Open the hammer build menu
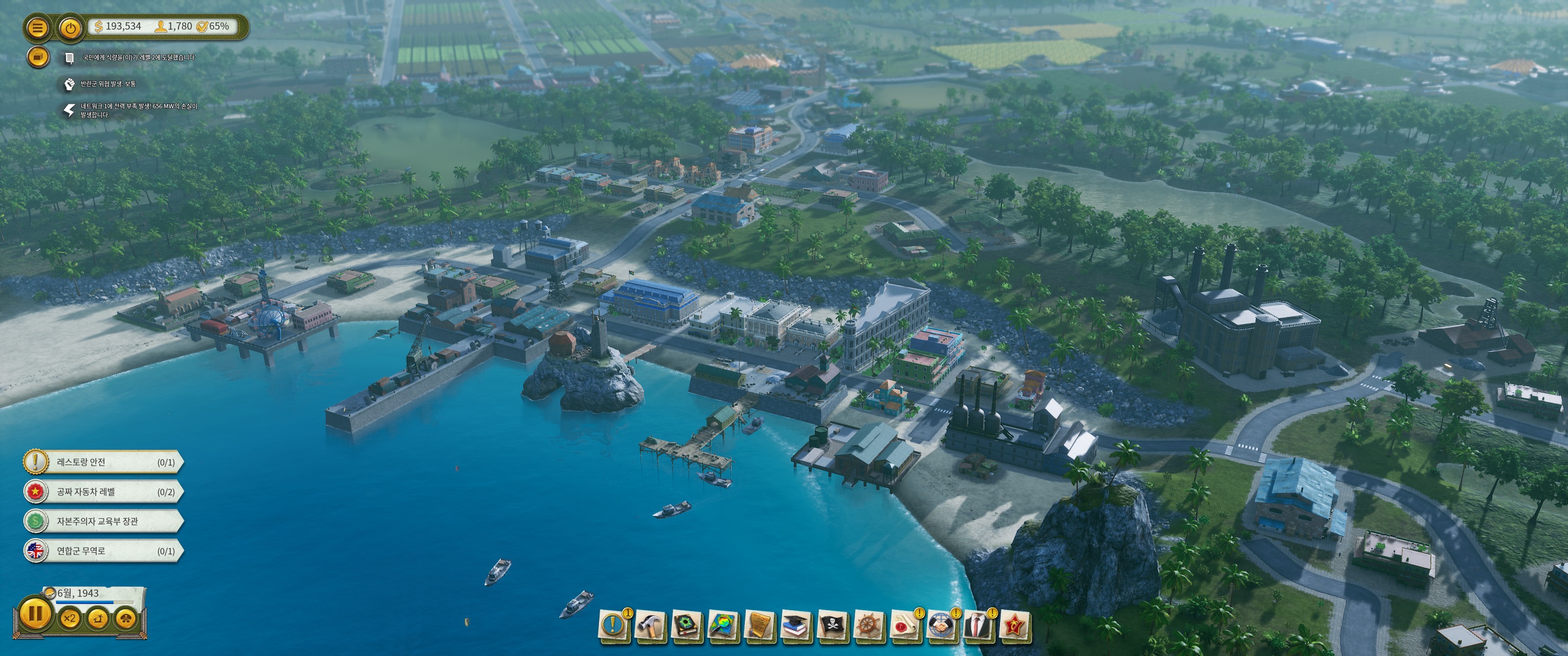 pyautogui.click(x=650, y=625)
